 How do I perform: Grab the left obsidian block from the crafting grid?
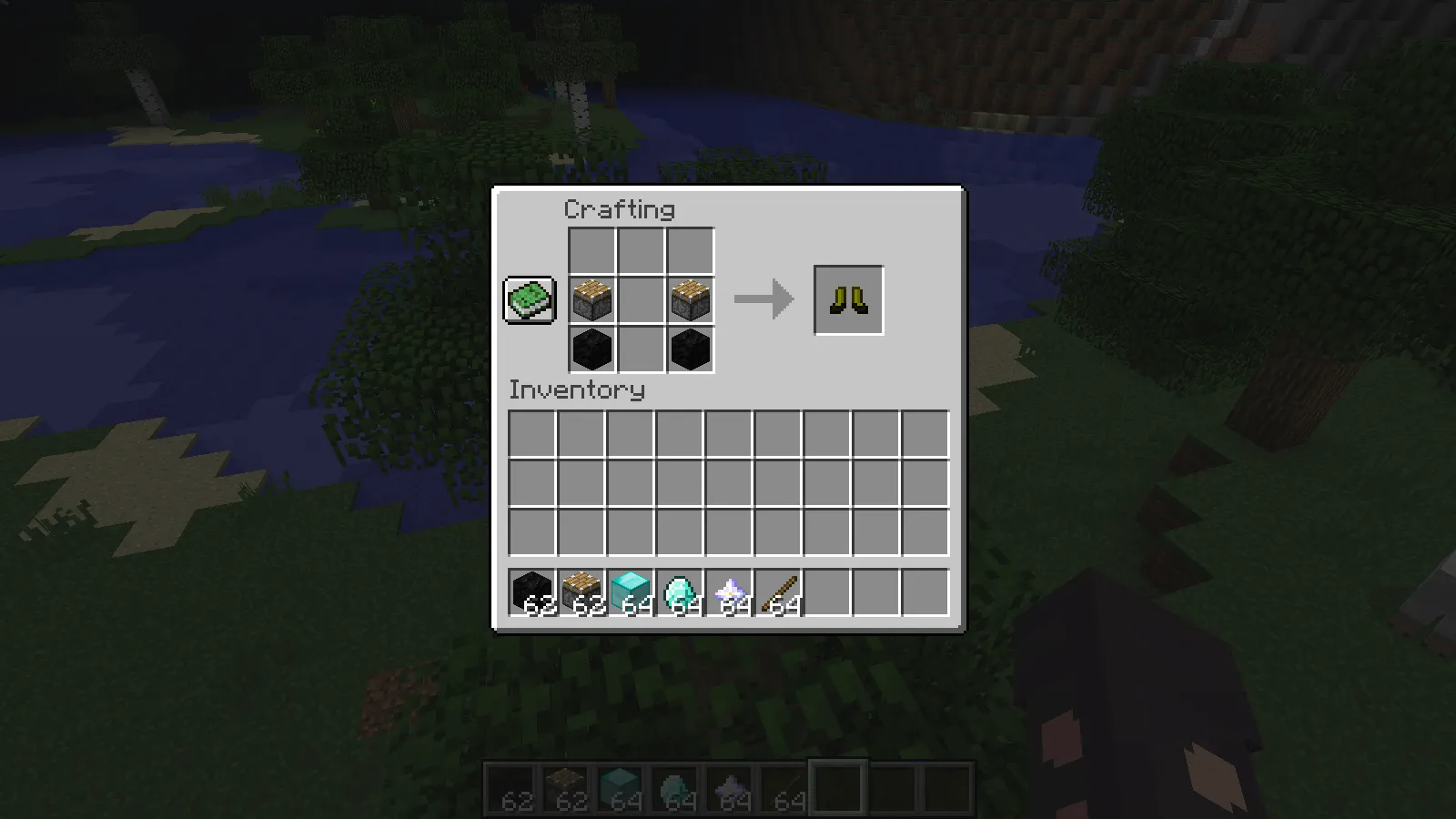(x=591, y=348)
